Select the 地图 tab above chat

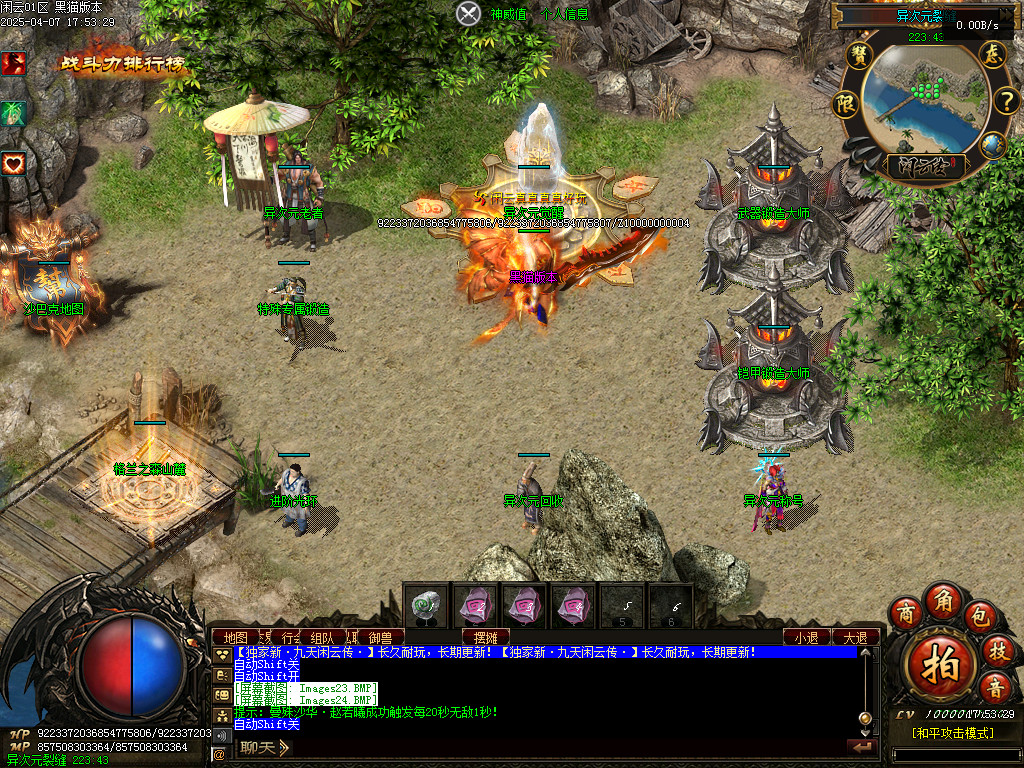tap(236, 637)
